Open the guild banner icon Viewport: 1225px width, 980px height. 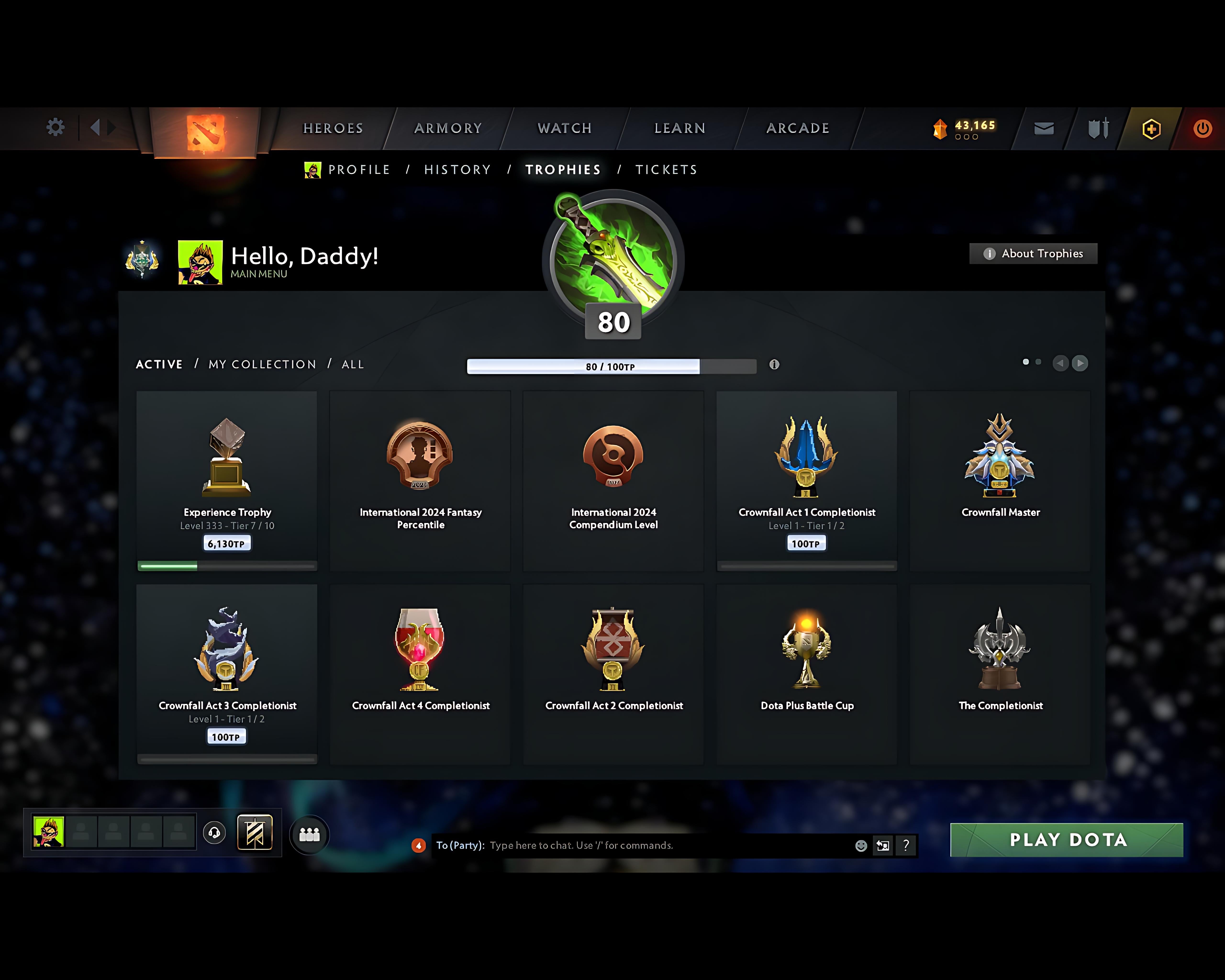(x=256, y=832)
